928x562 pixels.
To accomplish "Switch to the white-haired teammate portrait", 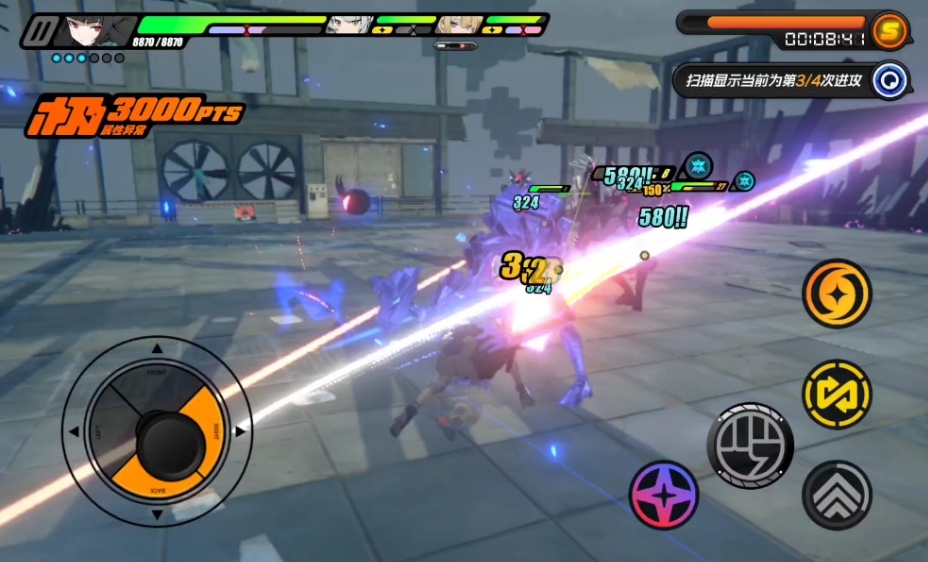I will point(349,26).
